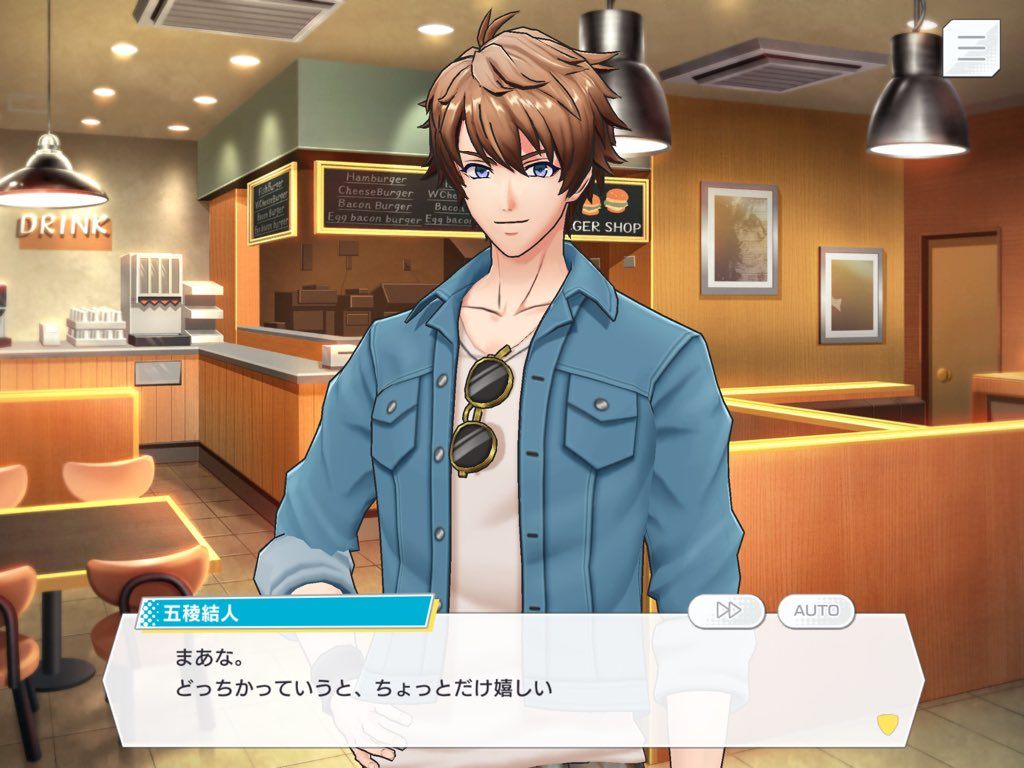Fast-forward the story dialogue
The width and height of the screenshot is (1024, 768).
tap(727, 610)
